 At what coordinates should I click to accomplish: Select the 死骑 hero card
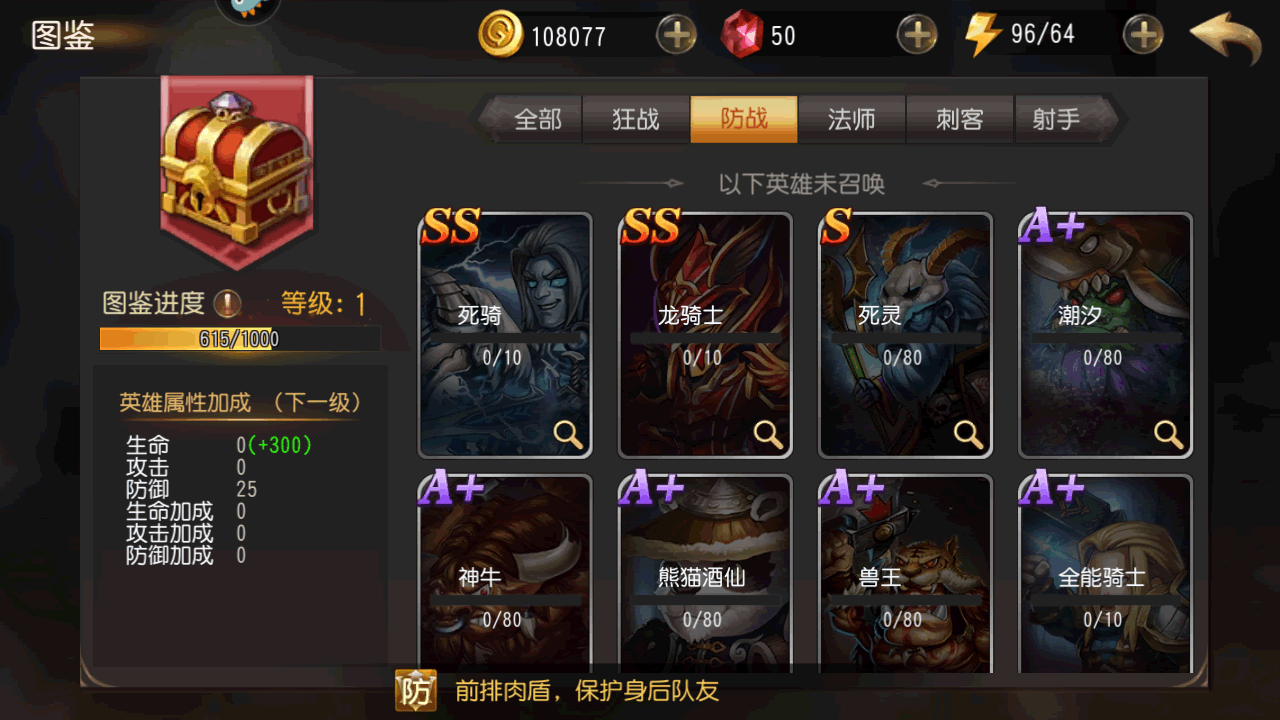(504, 335)
